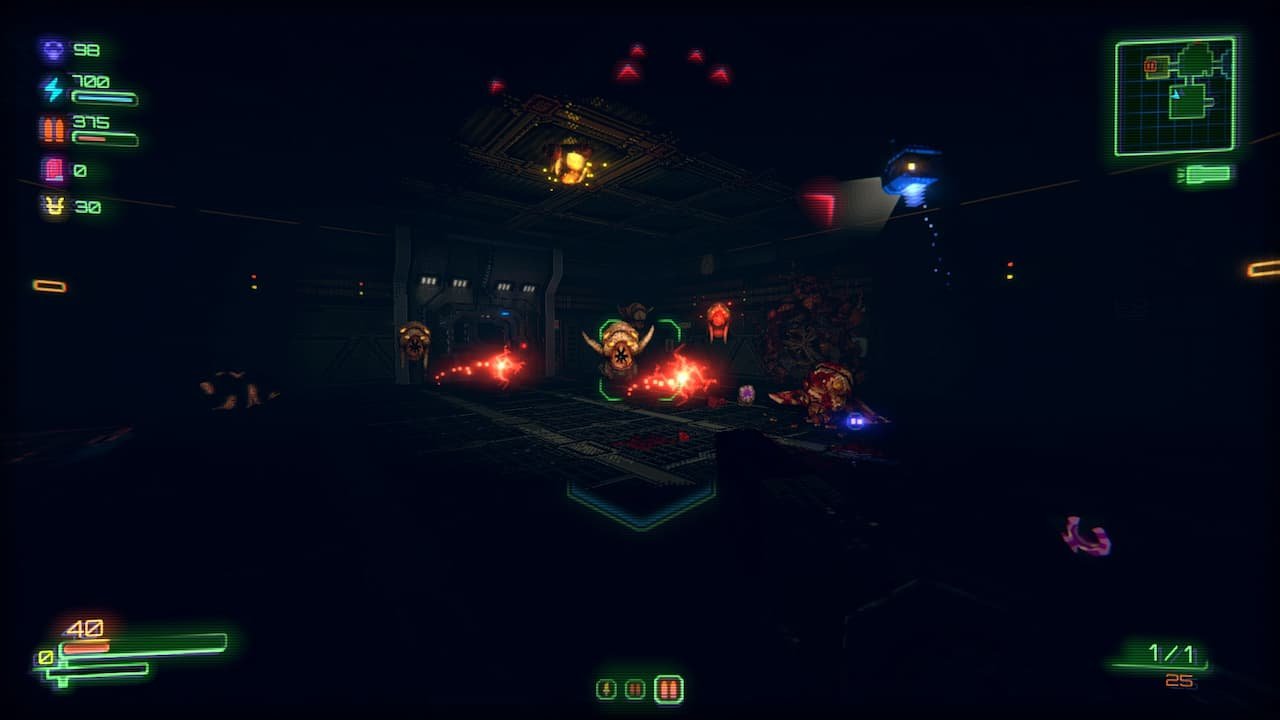
Task: Click the pink keycard icon
Action: 52,170
